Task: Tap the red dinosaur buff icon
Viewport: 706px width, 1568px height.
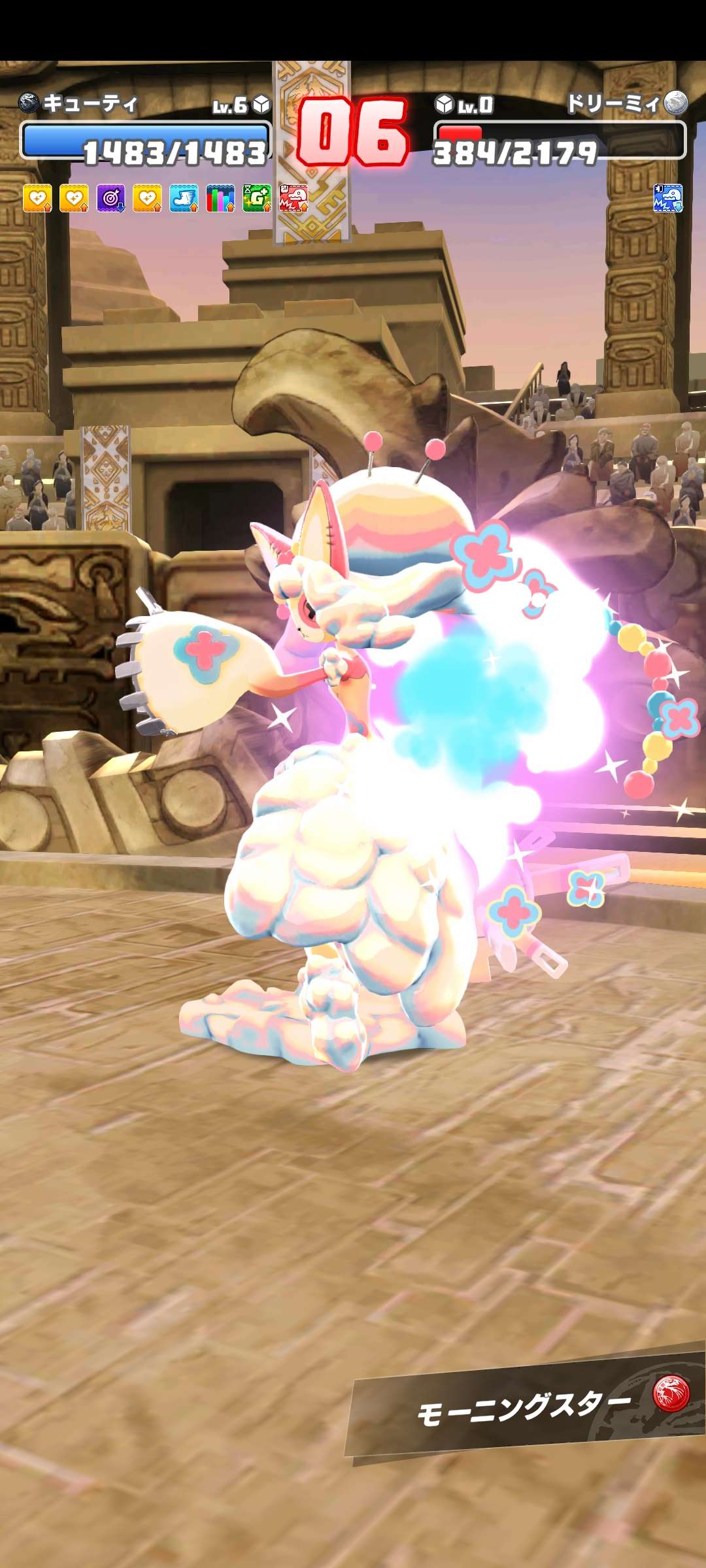Action: click(x=294, y=198)
